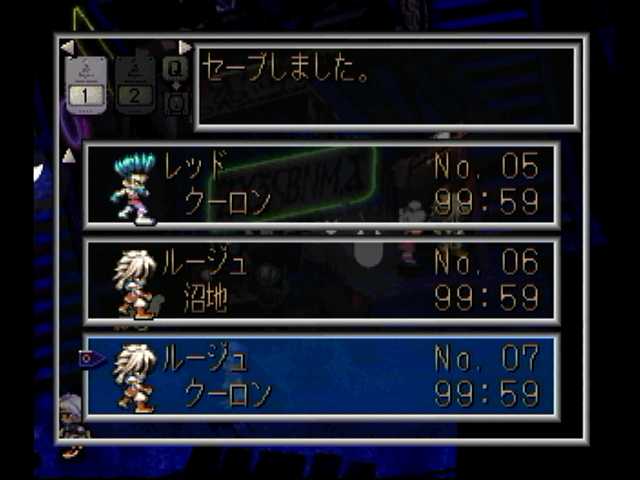Switch to memory card slot 2
The image size is (640, 480).
pyautogui.click(x=135, y=84)
